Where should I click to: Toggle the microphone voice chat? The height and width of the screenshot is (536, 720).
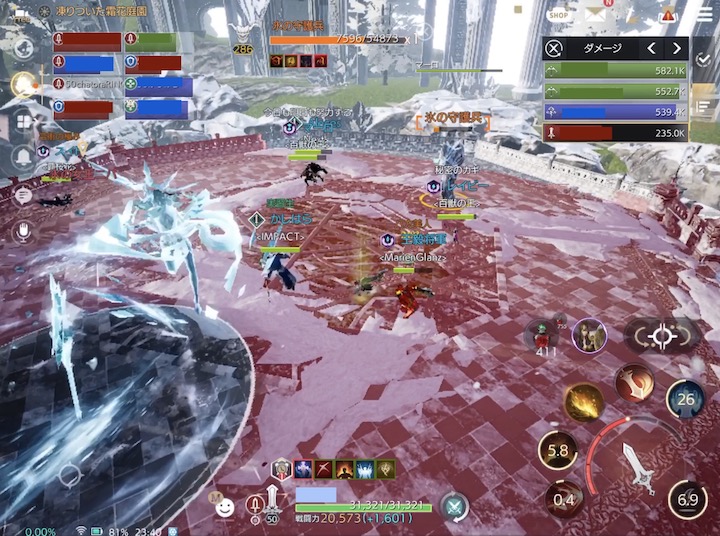click(22, 231)
